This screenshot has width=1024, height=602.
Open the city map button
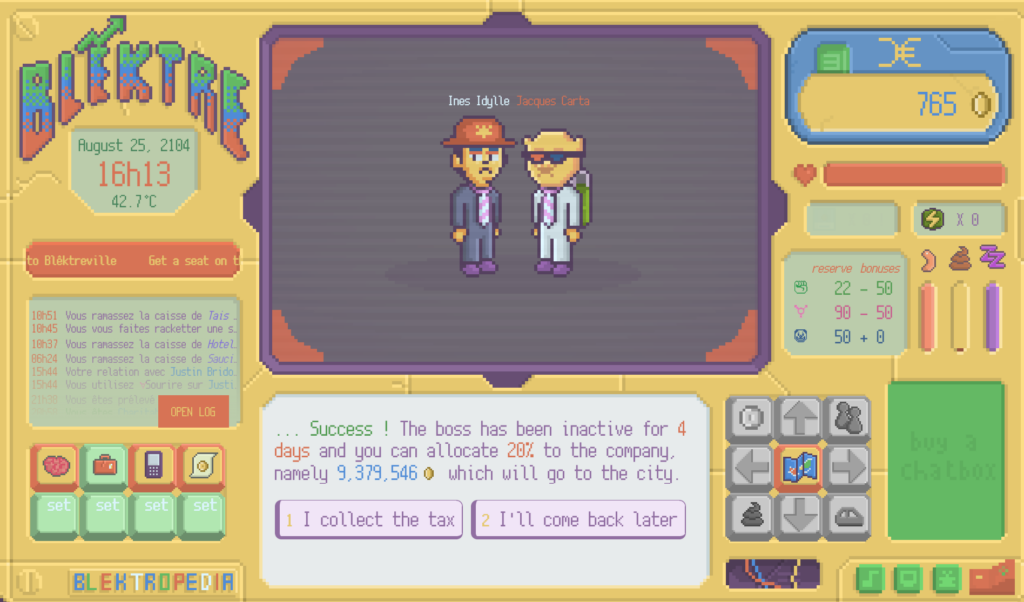click(799, 466)
